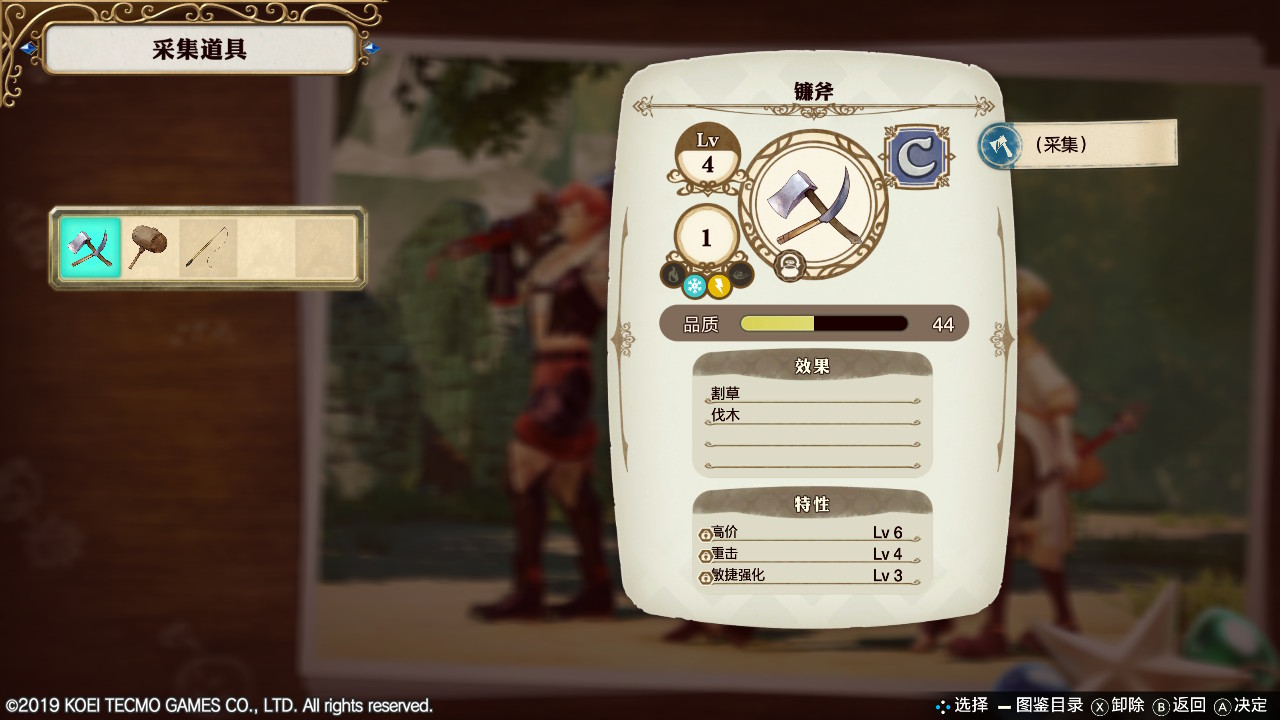Image resolution: width=1280 pixels, height=720 pixels.
Task: Select the fishing rod tool icon
Action: tap(208, 243)
